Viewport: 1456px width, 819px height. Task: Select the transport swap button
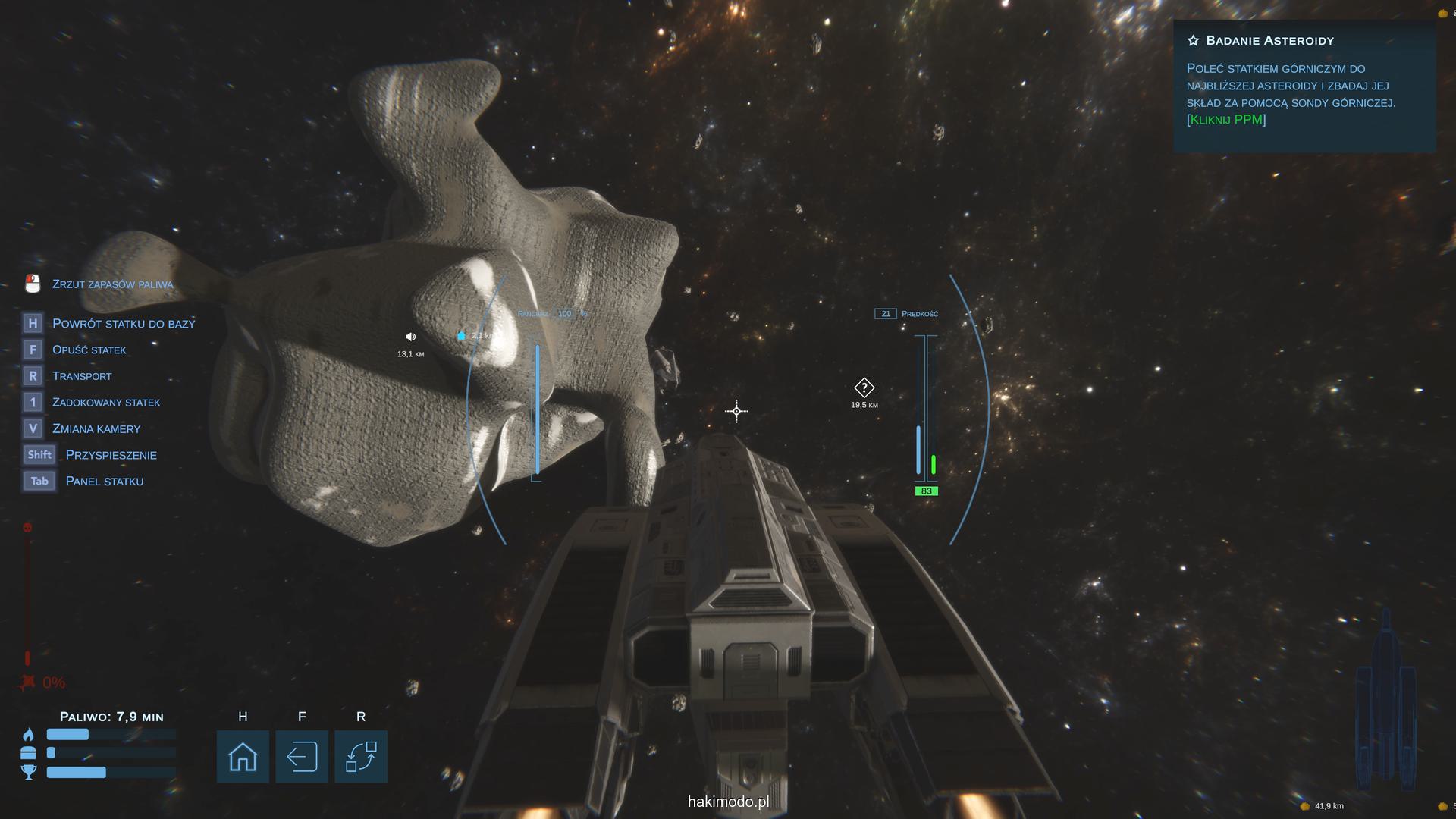[x=361, y=756]
